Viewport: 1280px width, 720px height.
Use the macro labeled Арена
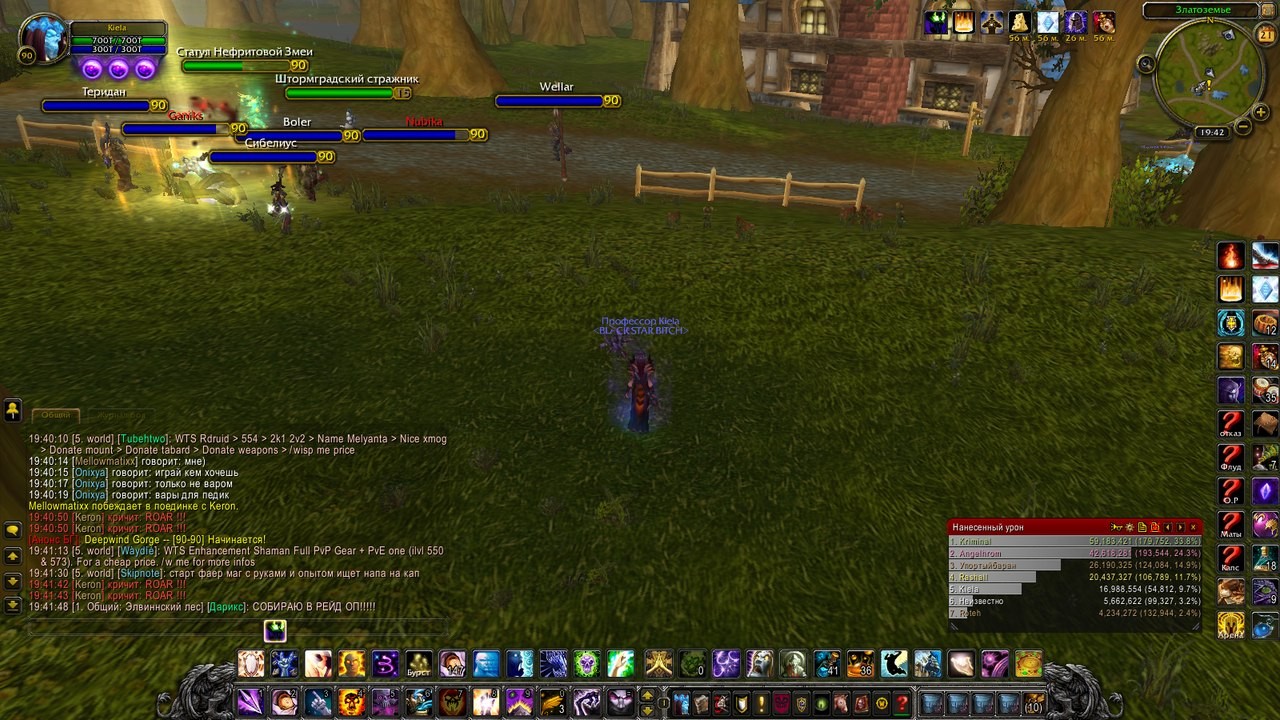click(x=1230, y=625)
